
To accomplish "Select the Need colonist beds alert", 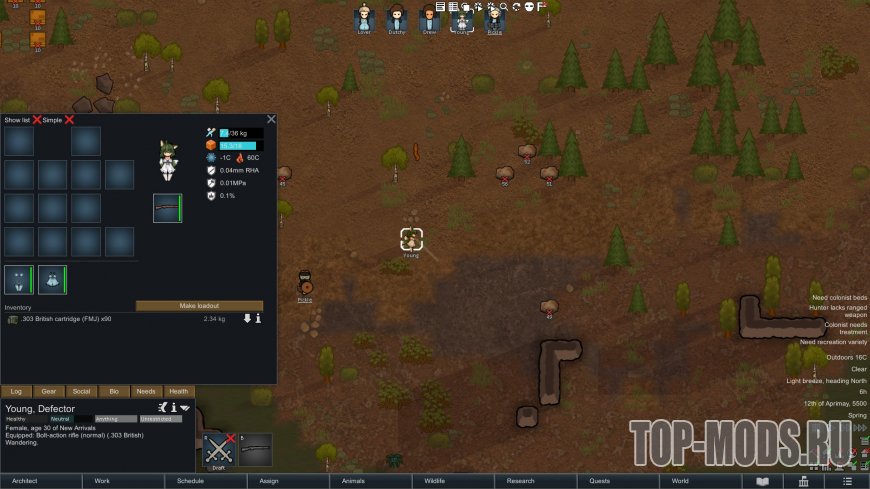I will click(x=838, y=298).
